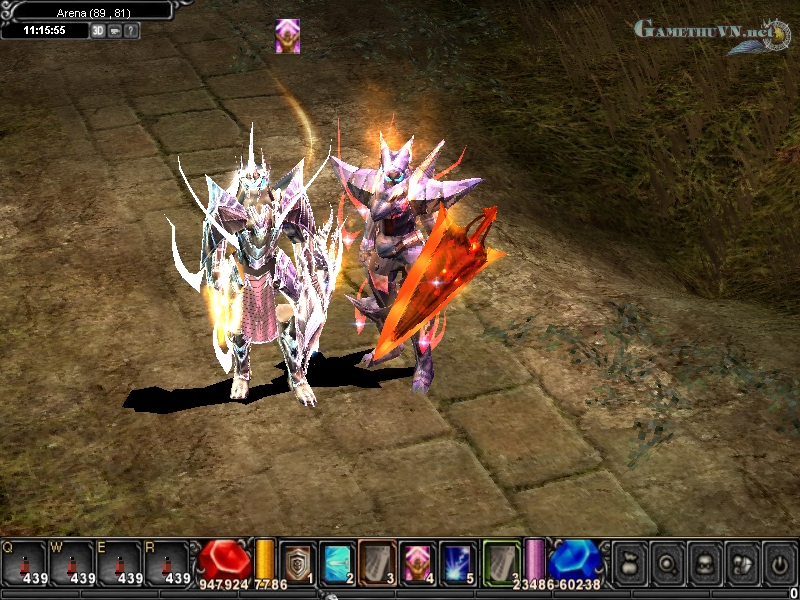Choose the grey slash skill in slot 3

coord(378,562)
